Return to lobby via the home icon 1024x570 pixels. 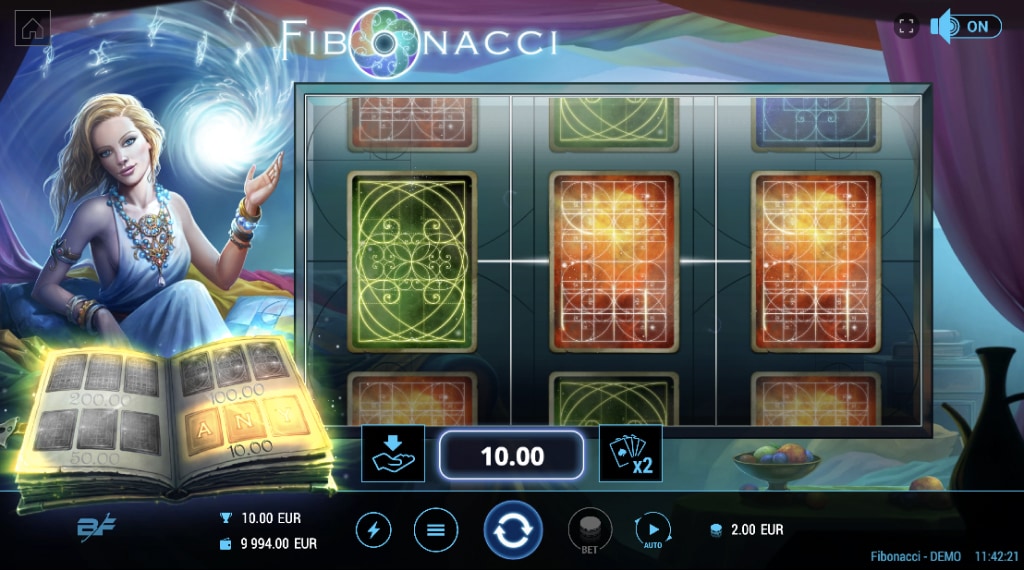tap(33, 28)
